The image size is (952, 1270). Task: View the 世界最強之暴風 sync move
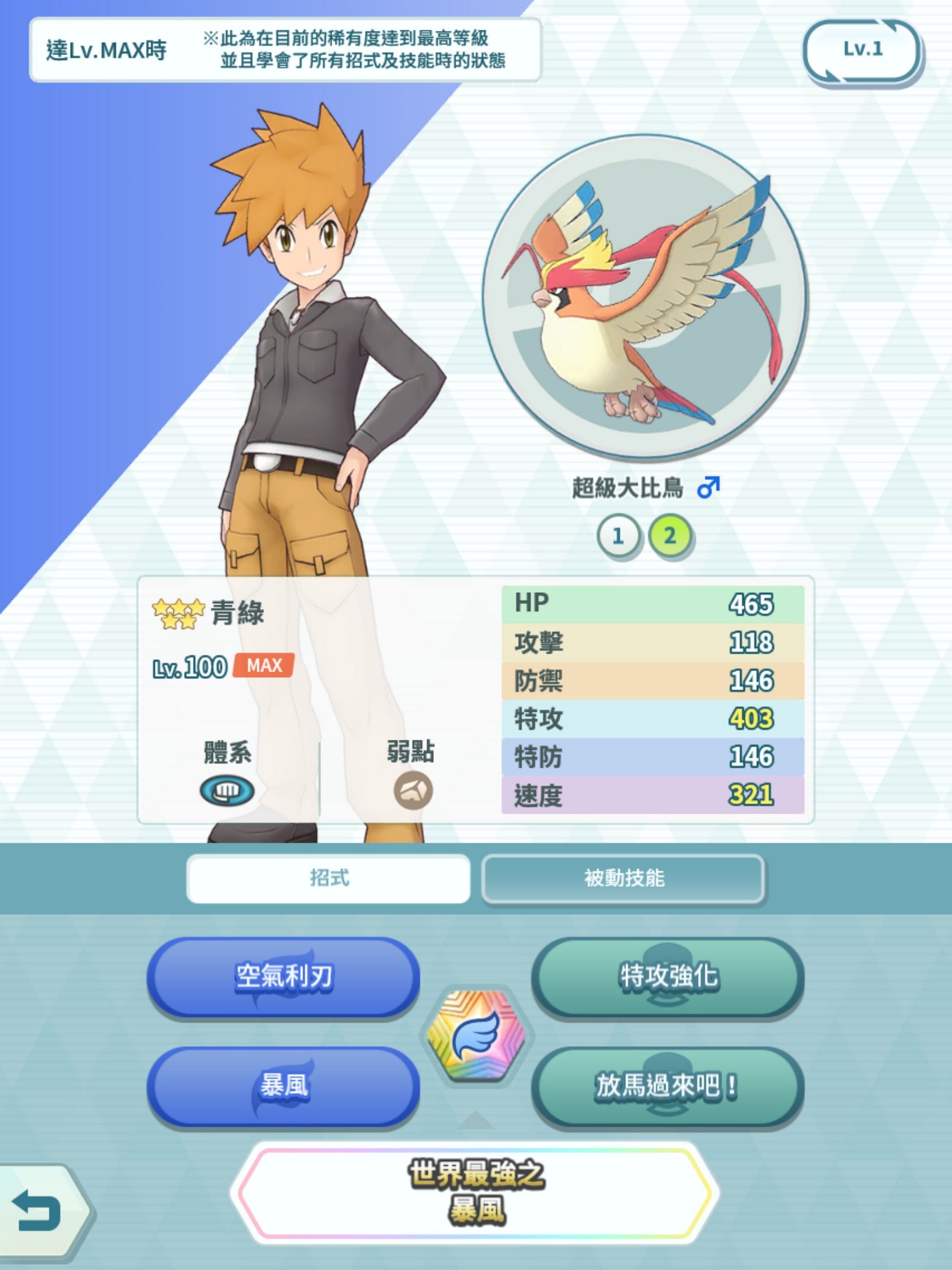click(476, 1193)
